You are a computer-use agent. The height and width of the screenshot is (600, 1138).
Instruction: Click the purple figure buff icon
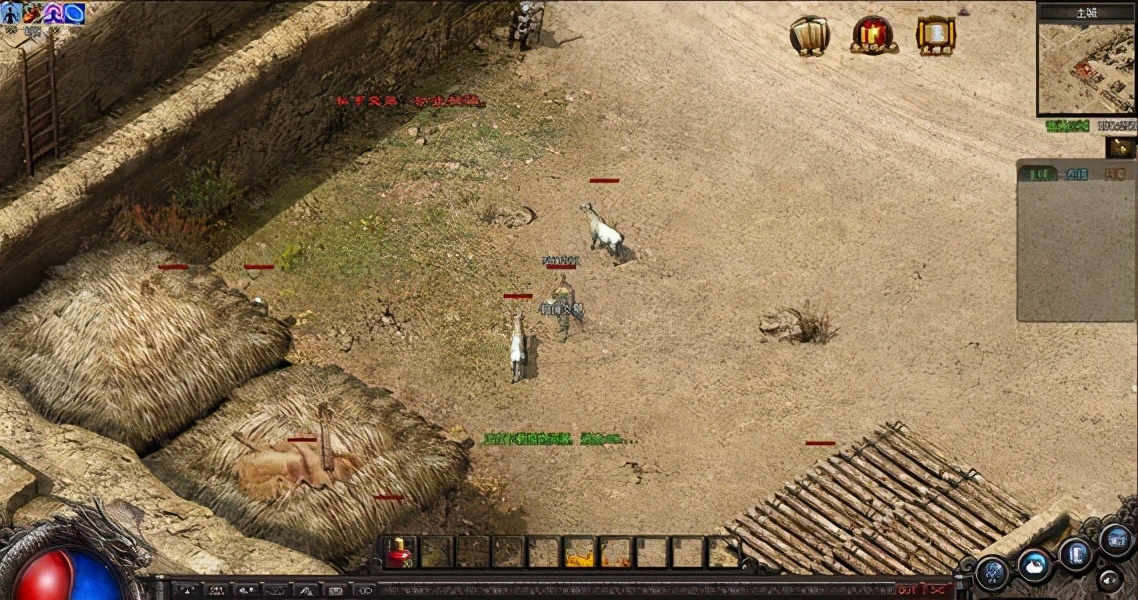[x=53, y=13]
